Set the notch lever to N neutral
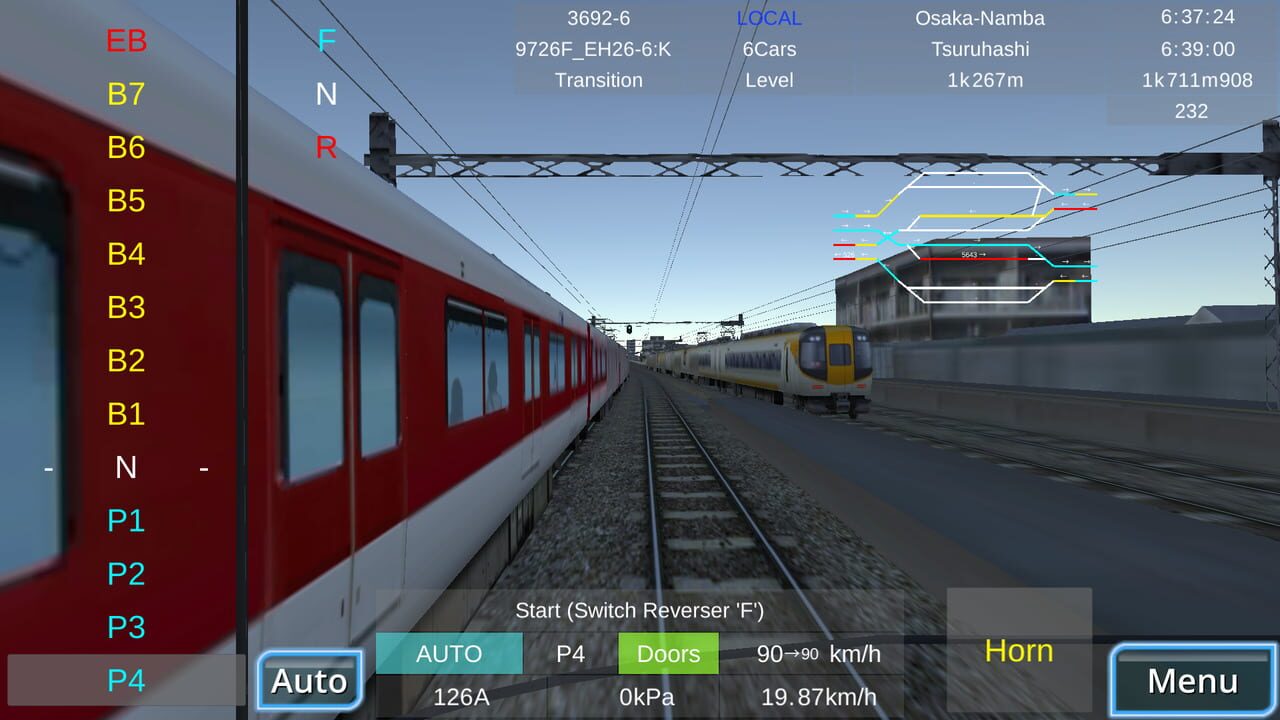The width and height of the screenshot is (1280, 720). (126, 467)
